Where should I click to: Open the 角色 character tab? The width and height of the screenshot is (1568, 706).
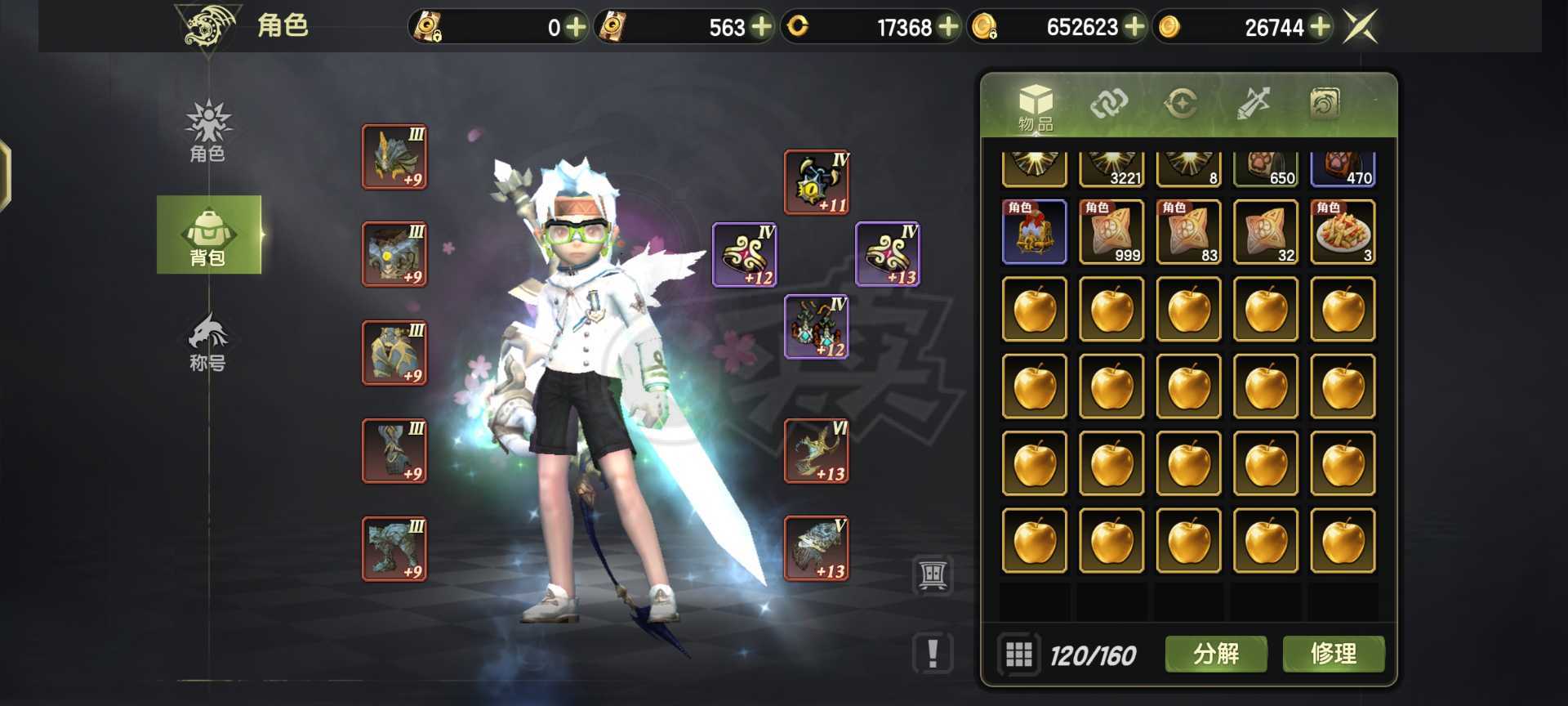208,131
